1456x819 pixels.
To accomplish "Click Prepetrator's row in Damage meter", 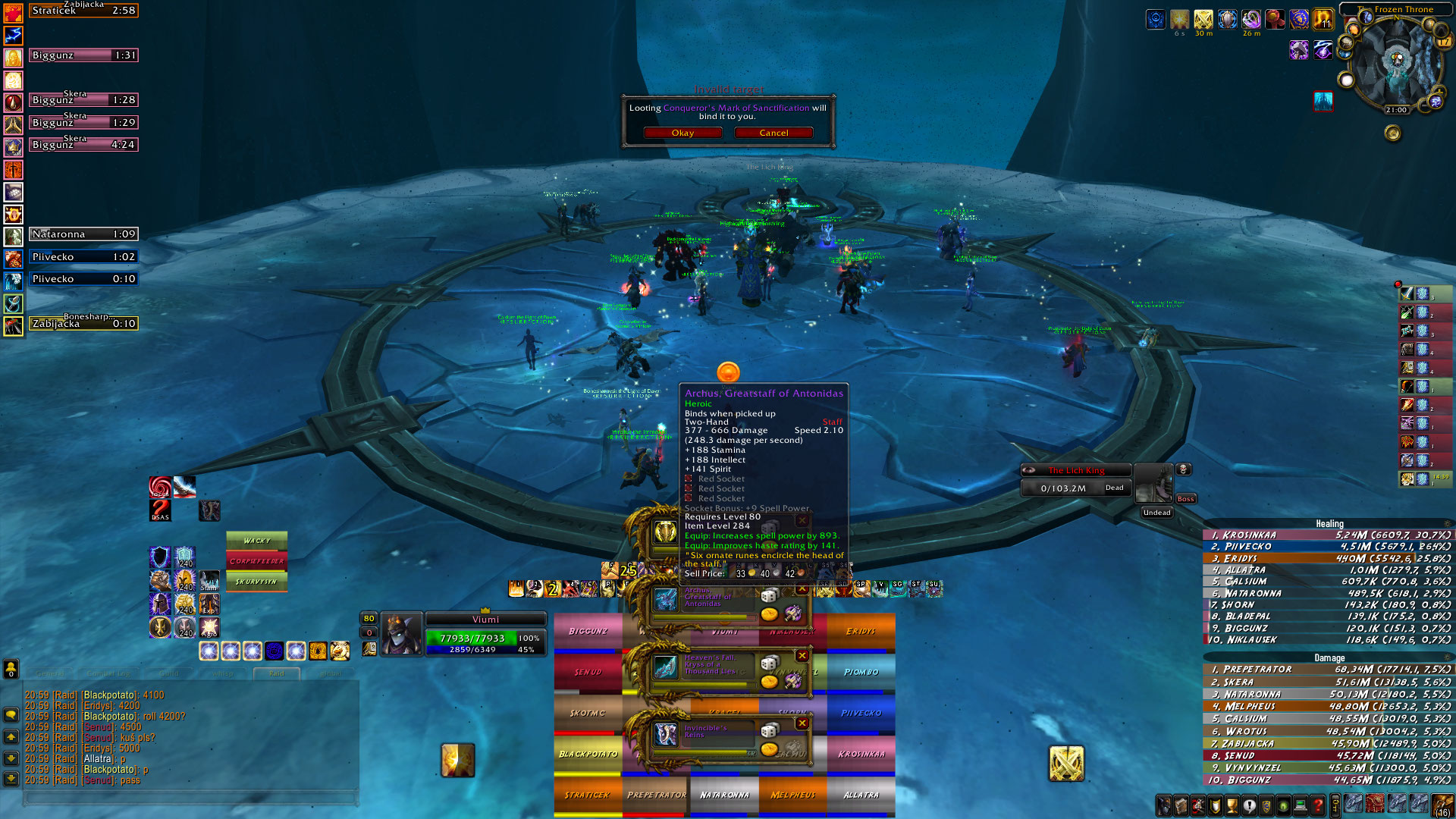I will pos(1327,670).
